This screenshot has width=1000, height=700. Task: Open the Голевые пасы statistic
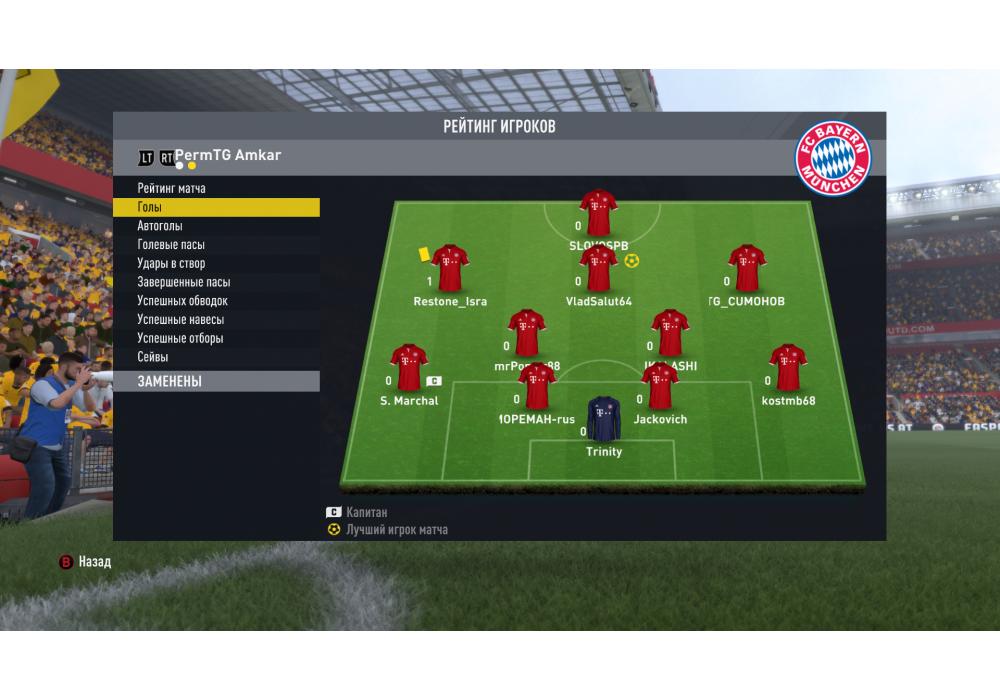tap(171, 245)
